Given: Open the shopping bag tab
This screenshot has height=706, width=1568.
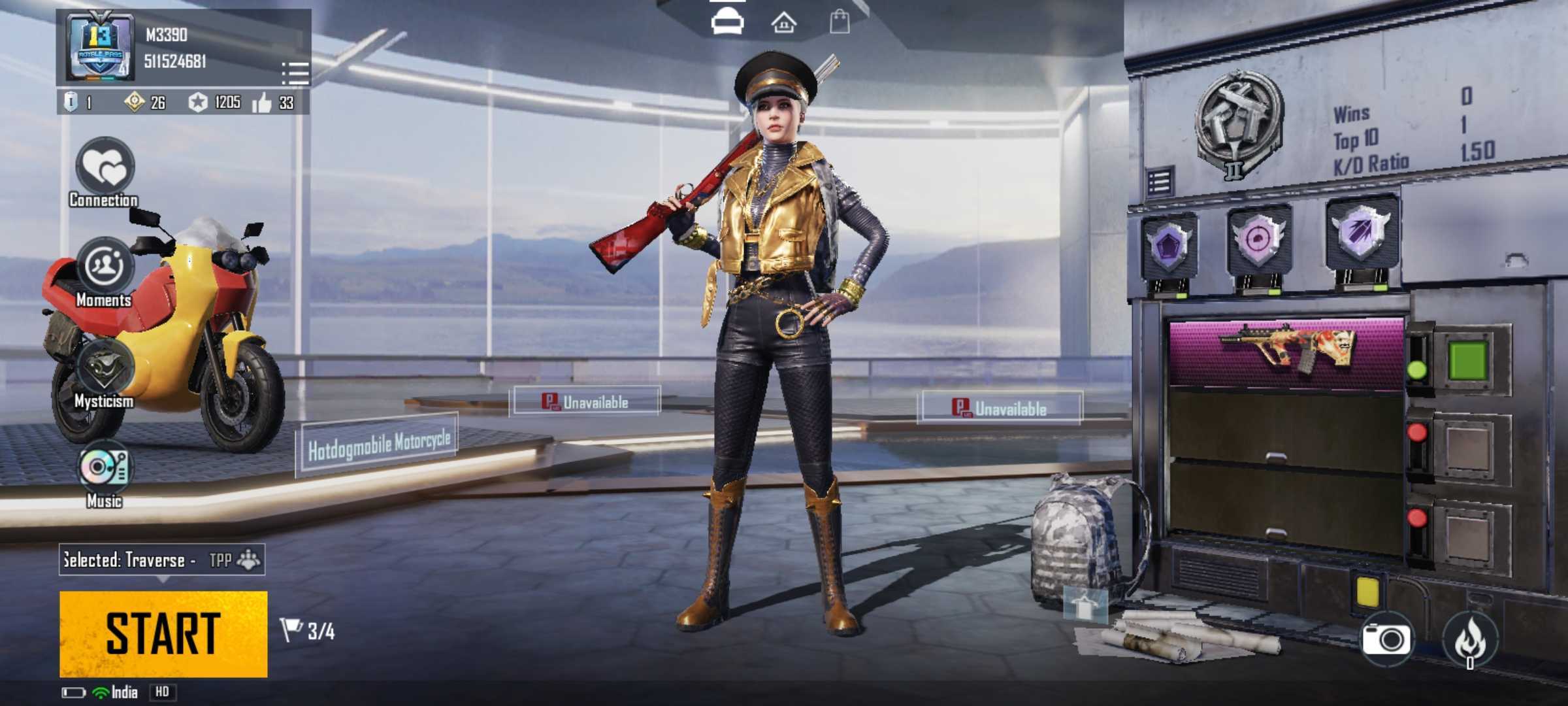Looking at the screenshot, I should tap(840, 22).
